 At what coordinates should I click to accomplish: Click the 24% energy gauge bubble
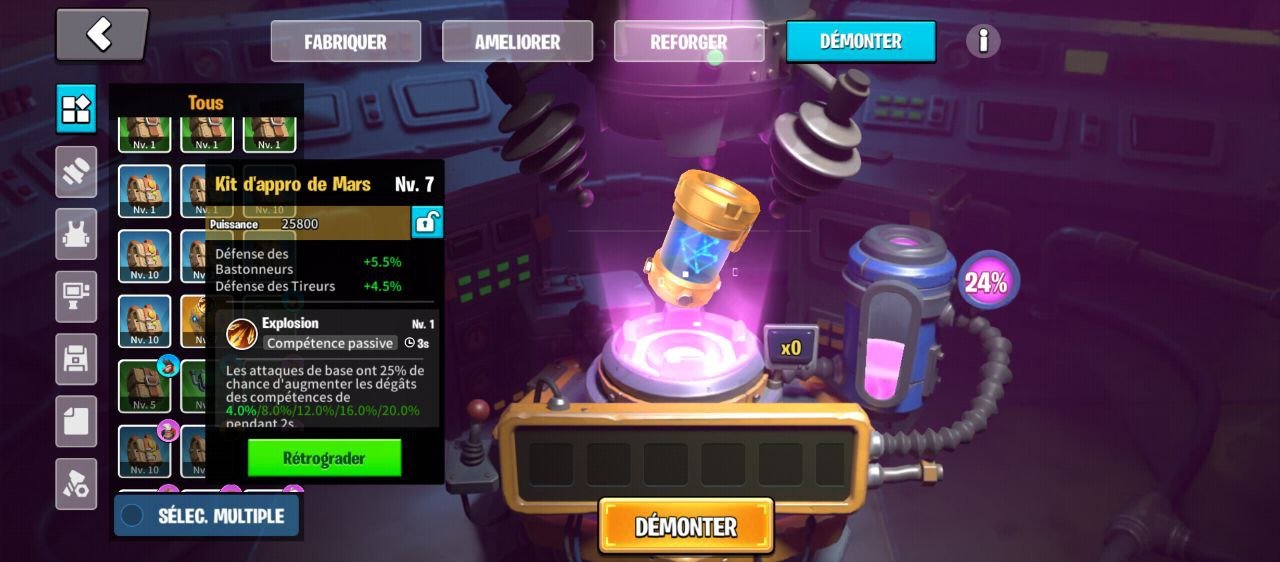tap(987, 282)
